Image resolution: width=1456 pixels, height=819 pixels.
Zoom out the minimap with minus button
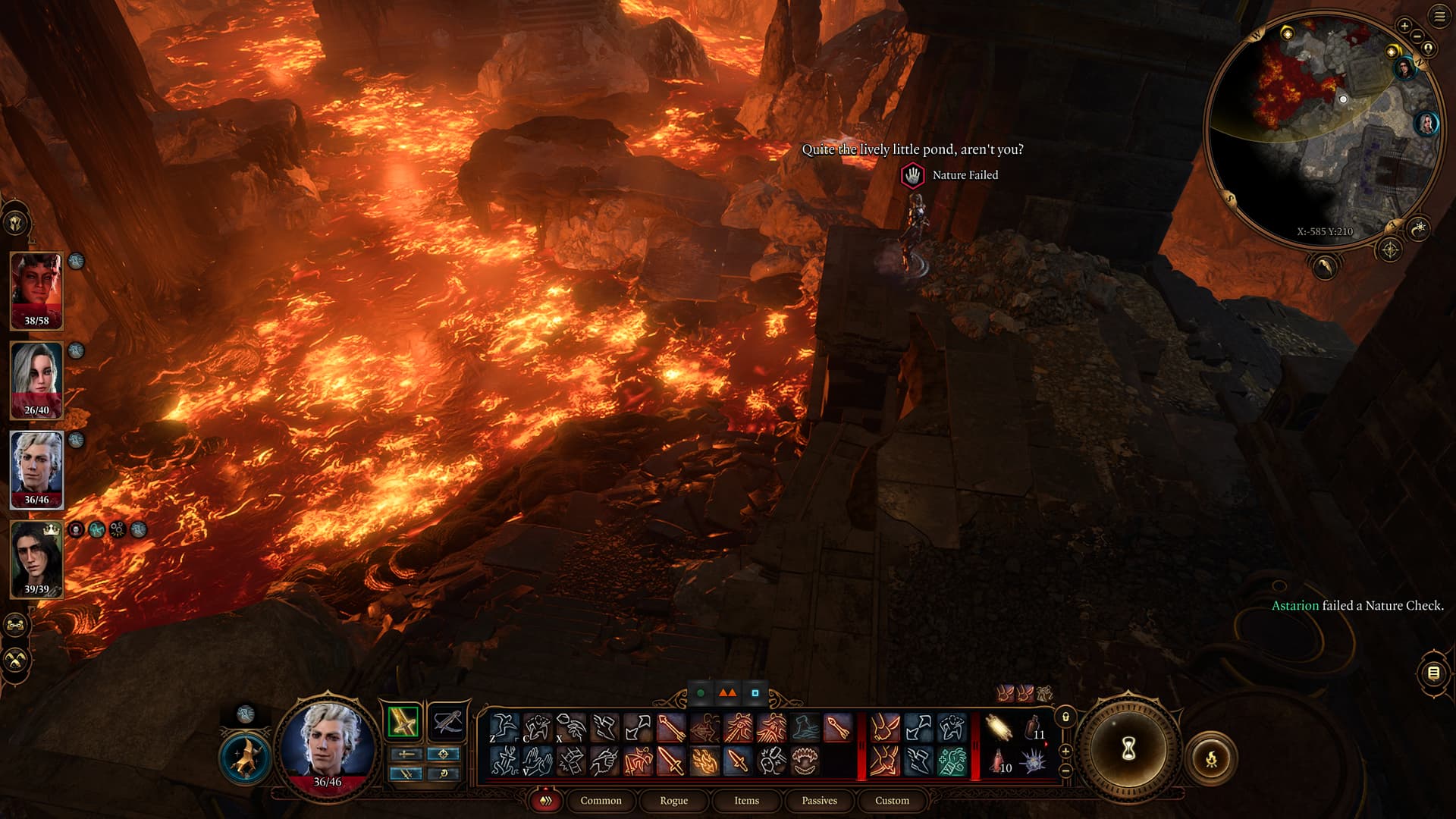click(1417, 36)
